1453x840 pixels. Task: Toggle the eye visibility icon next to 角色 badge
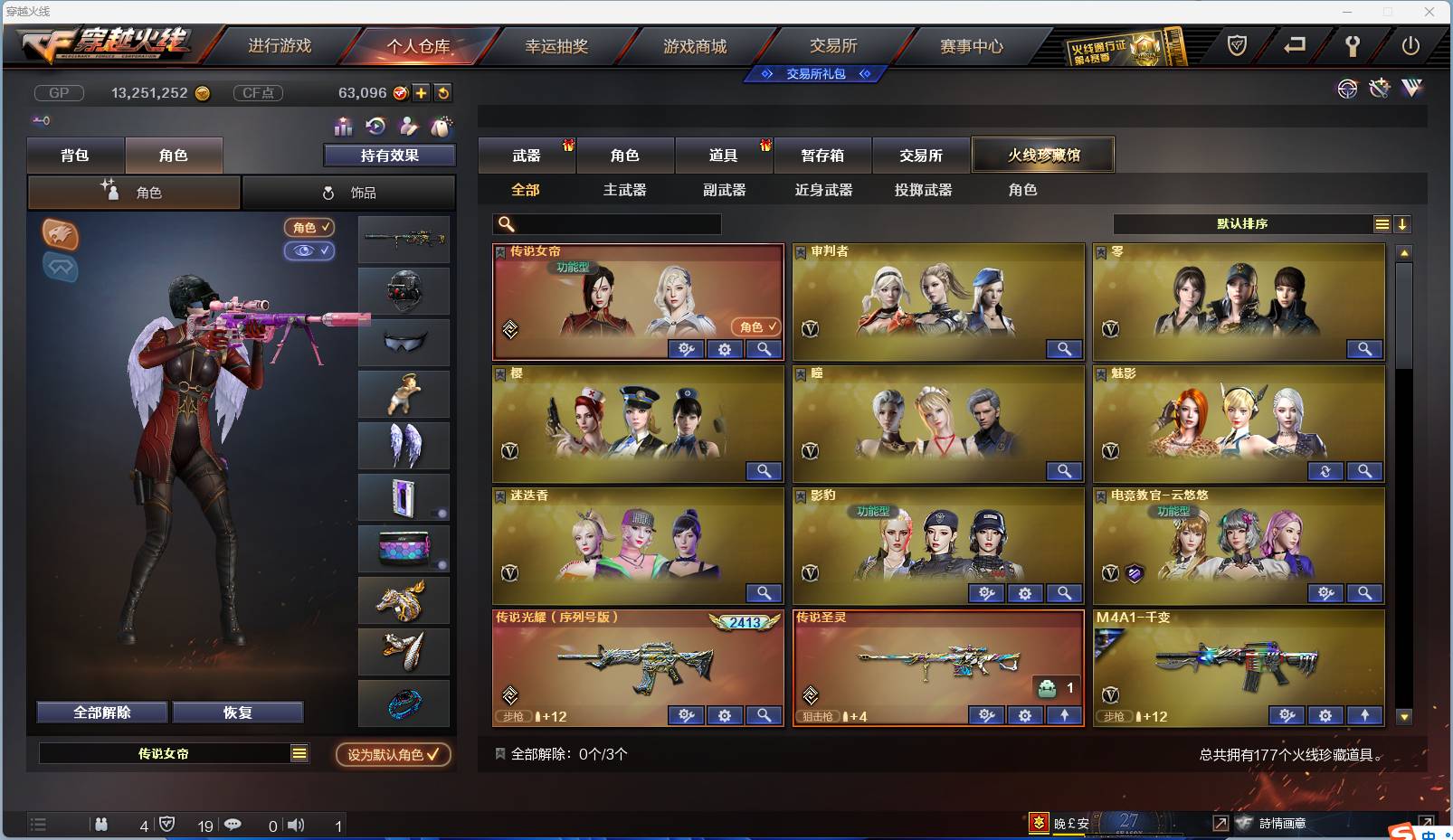pyautogui.click(x=309, y=251)
